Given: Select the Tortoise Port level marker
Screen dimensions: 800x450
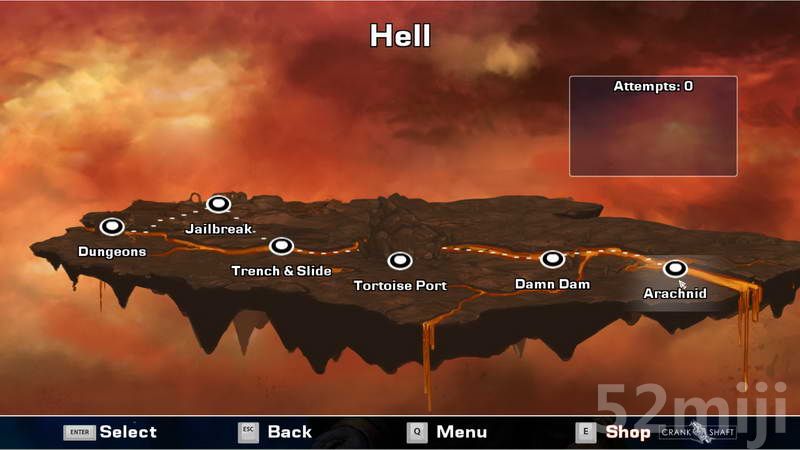Looking at the screenshot, I should (400, 261).
